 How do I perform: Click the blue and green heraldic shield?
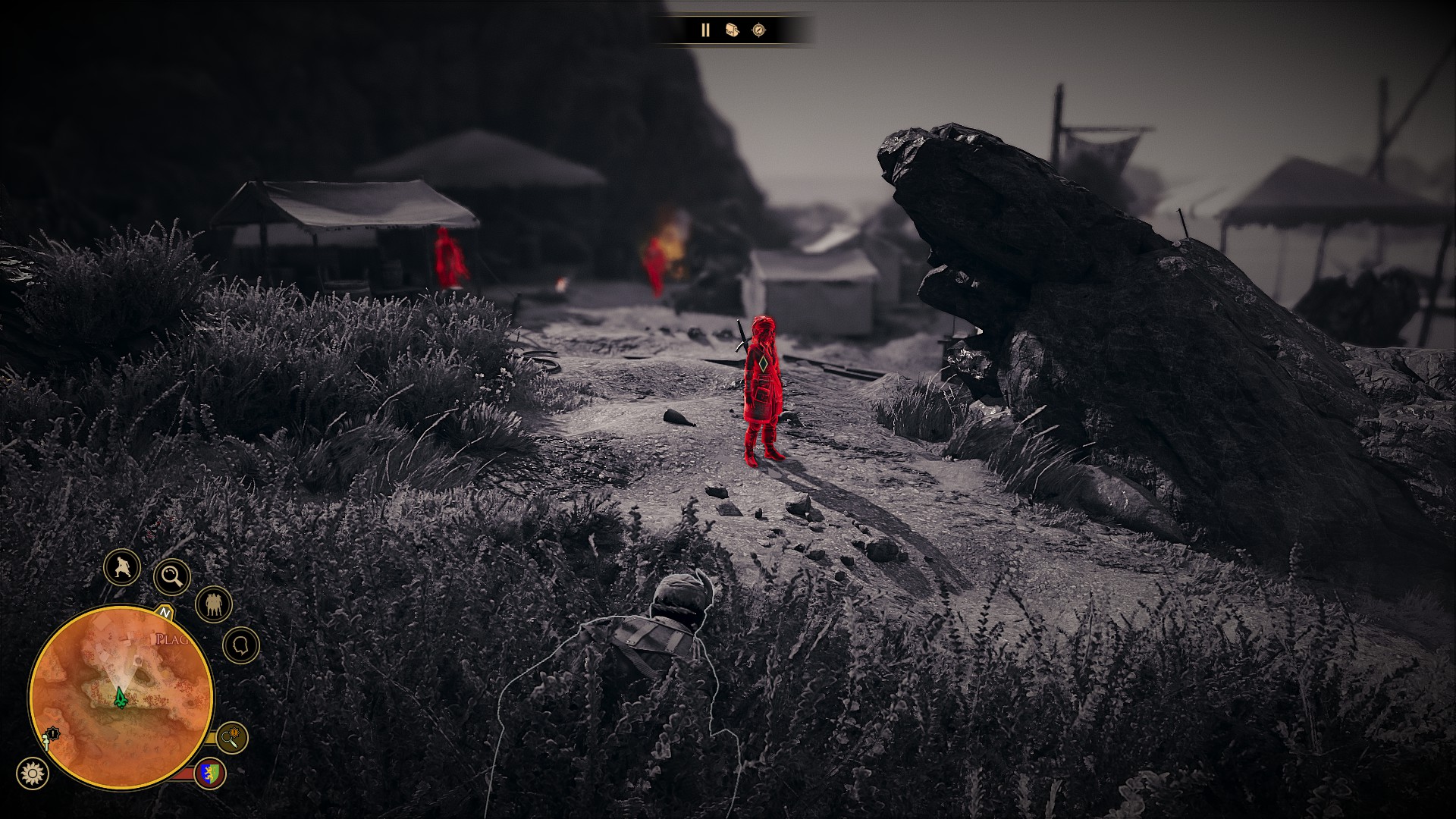point(210,773)
